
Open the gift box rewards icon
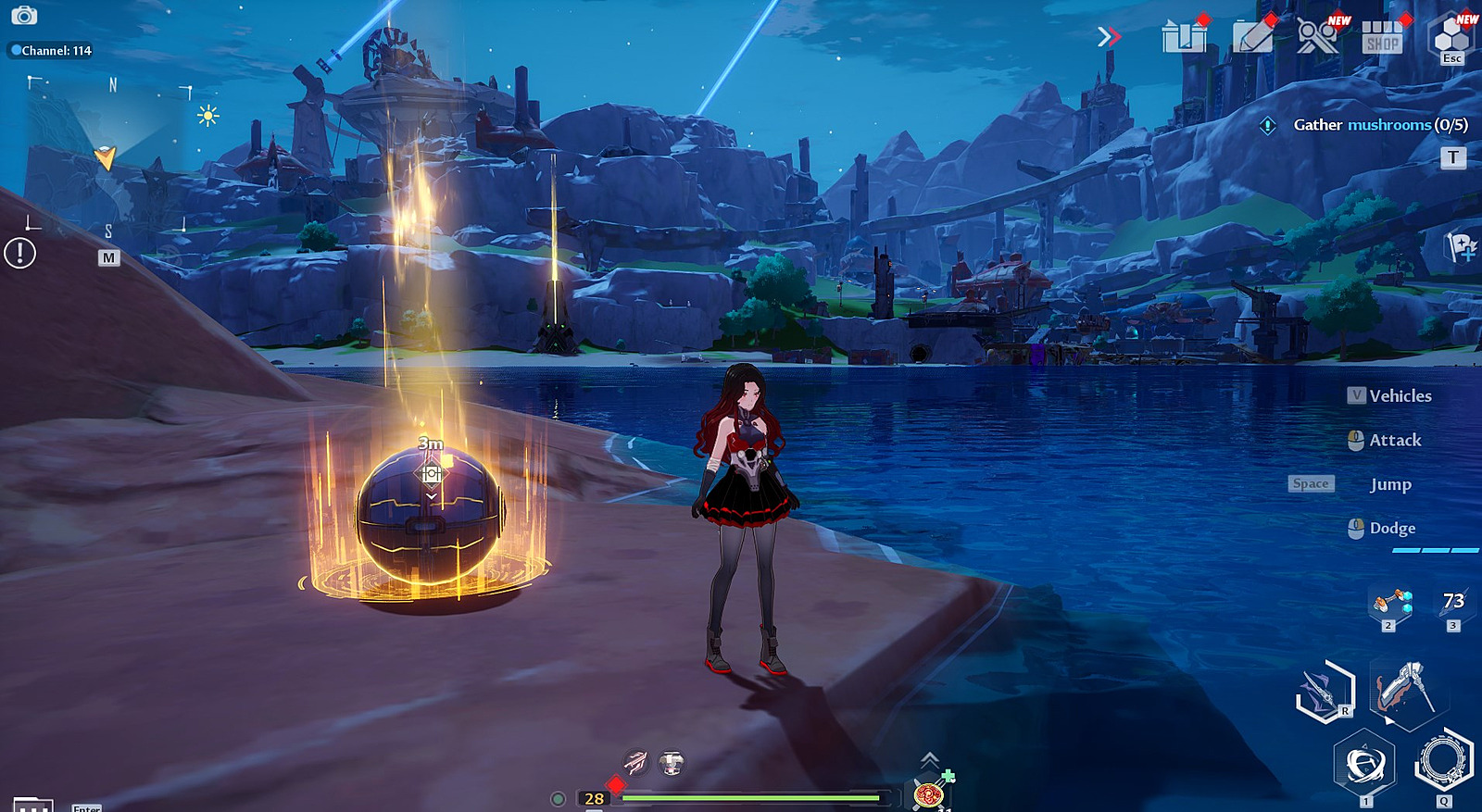tap(1185, 37)
